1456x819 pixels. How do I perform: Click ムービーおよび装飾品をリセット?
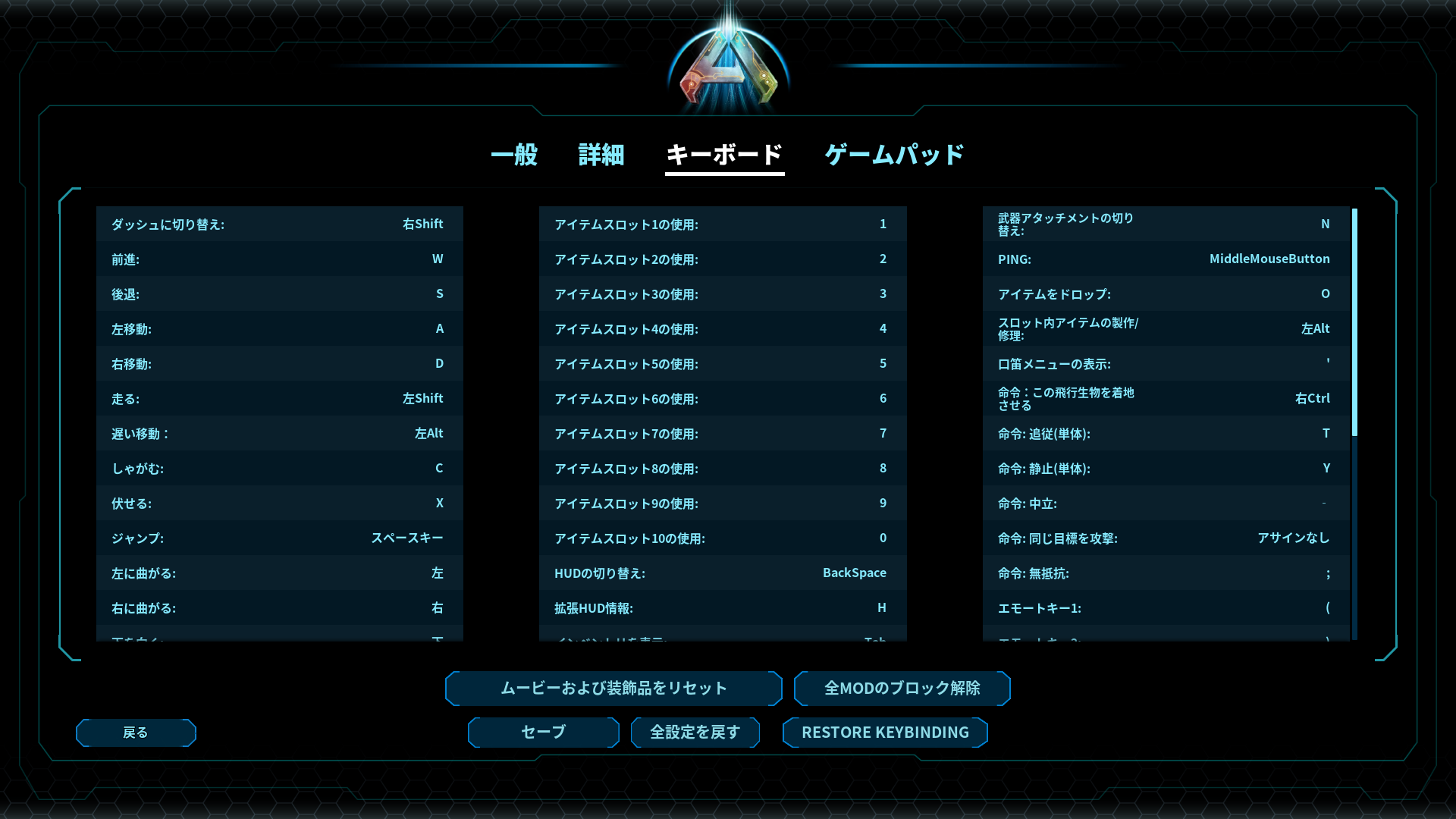(x=613, y=688)
